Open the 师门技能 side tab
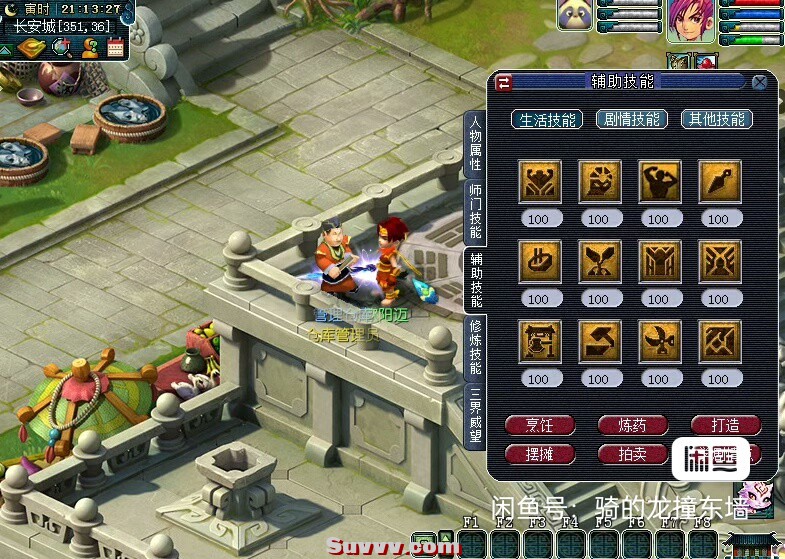The width and height of the screenshot is (785, 559). (x=476, y=213)
